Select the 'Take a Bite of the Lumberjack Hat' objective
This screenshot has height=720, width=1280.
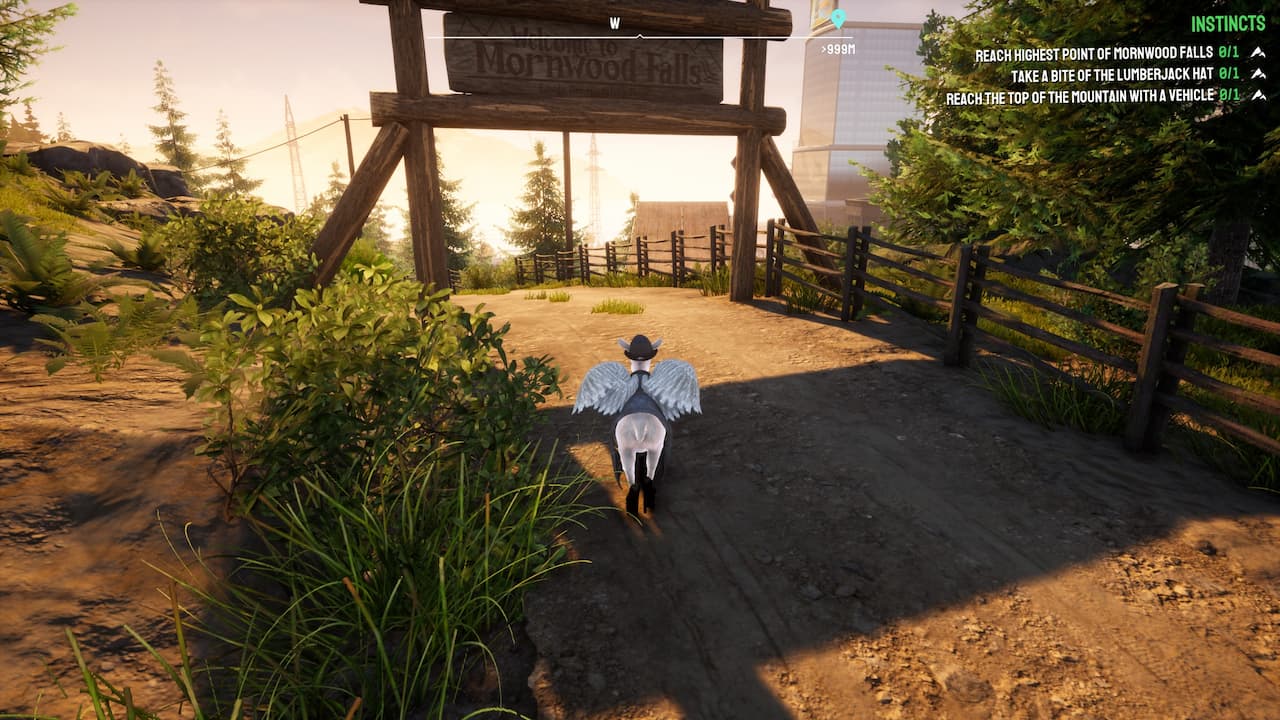pyautogui.click(x=1115, y=73)
